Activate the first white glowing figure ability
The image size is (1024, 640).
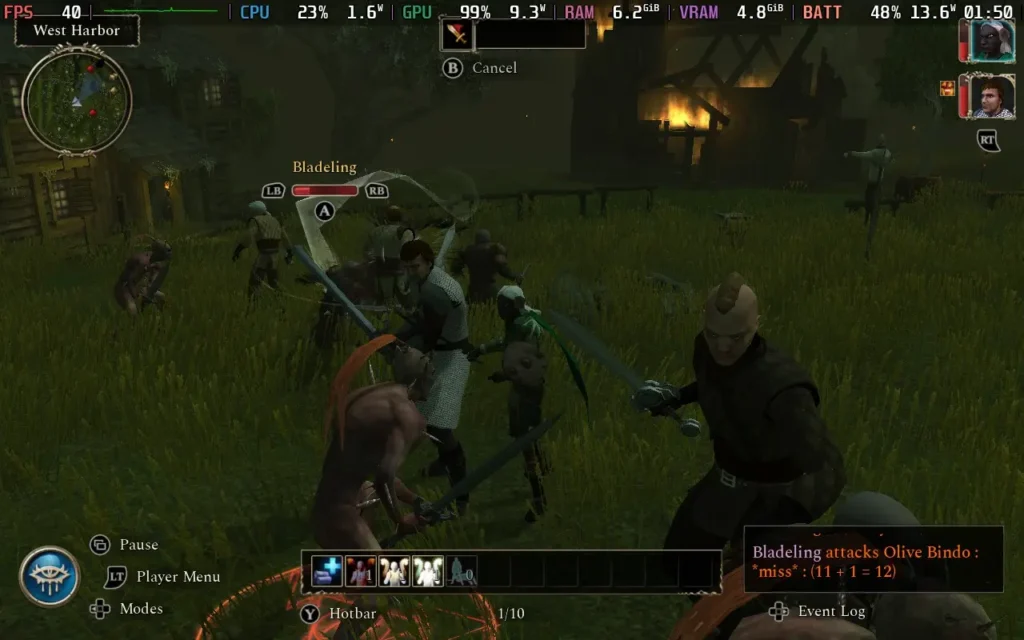tap(395, 571)
